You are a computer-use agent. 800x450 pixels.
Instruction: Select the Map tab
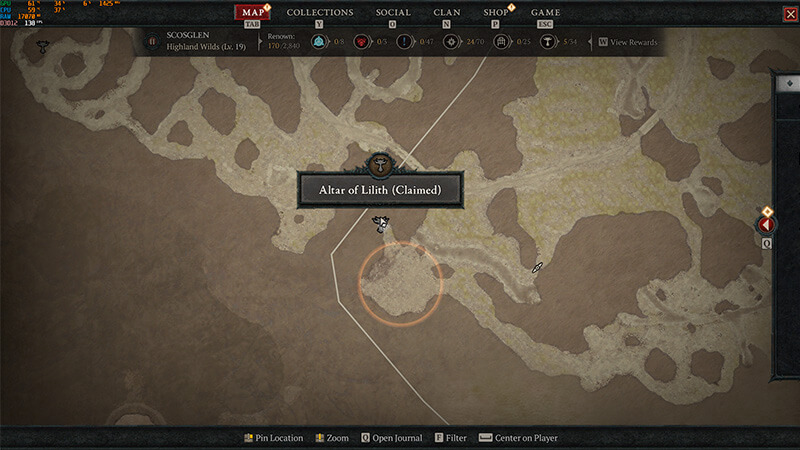pyautogui.click(x=253, y=13)
